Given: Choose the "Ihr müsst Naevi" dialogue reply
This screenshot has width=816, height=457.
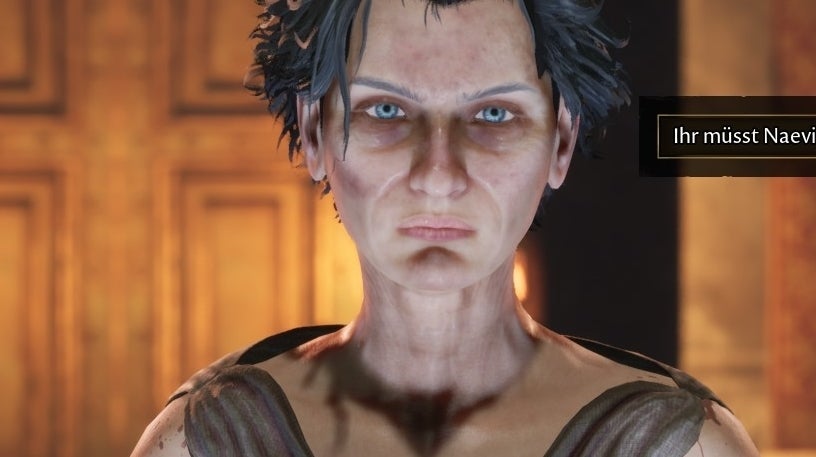Looking at the screenshot, I should pos(738,137).
